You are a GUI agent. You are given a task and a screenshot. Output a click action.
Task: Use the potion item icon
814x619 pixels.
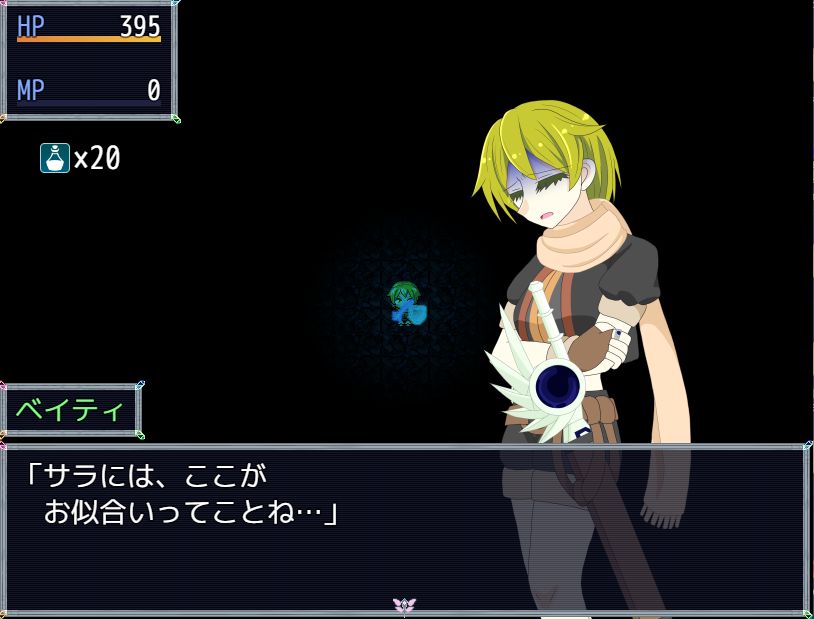[x=55, y=158]
